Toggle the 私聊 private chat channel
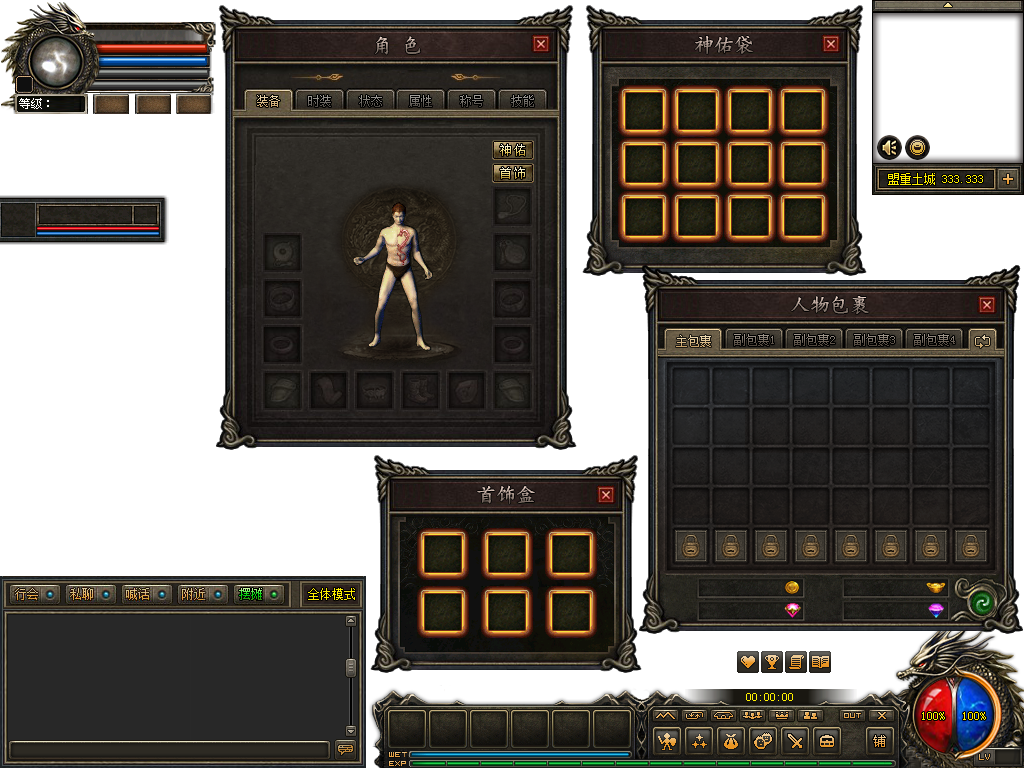1024x768 pixels. [x=90, y=594]
